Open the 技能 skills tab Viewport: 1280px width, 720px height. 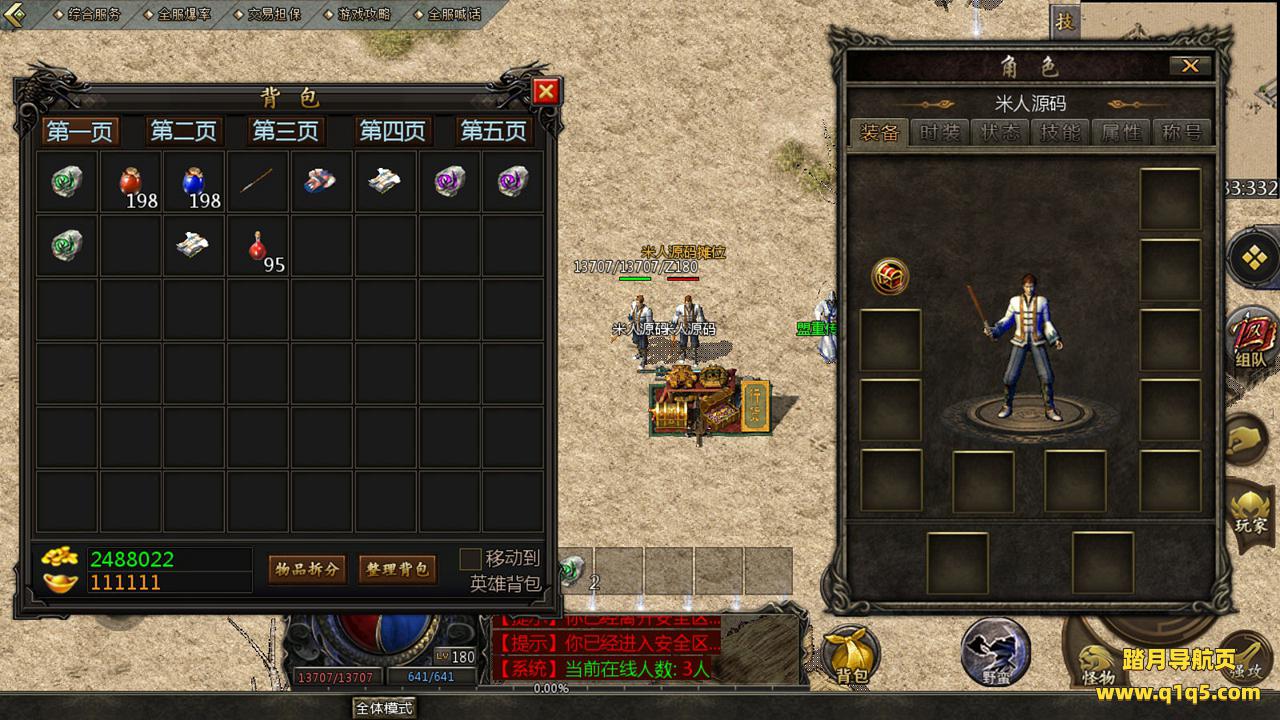pyautogui.click(x=1060, y=133)
